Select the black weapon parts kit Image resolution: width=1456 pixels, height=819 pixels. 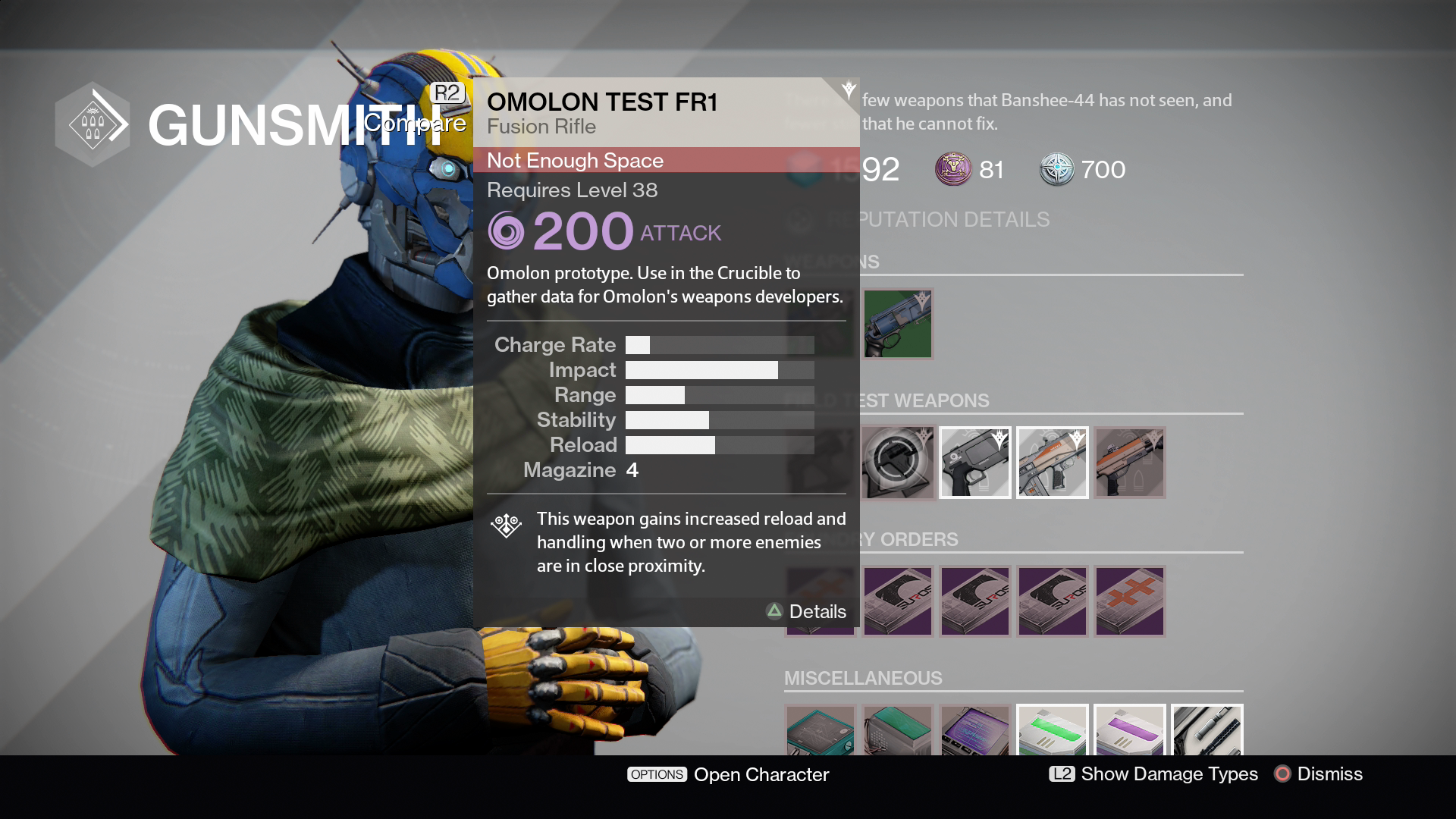[1207, 731]
